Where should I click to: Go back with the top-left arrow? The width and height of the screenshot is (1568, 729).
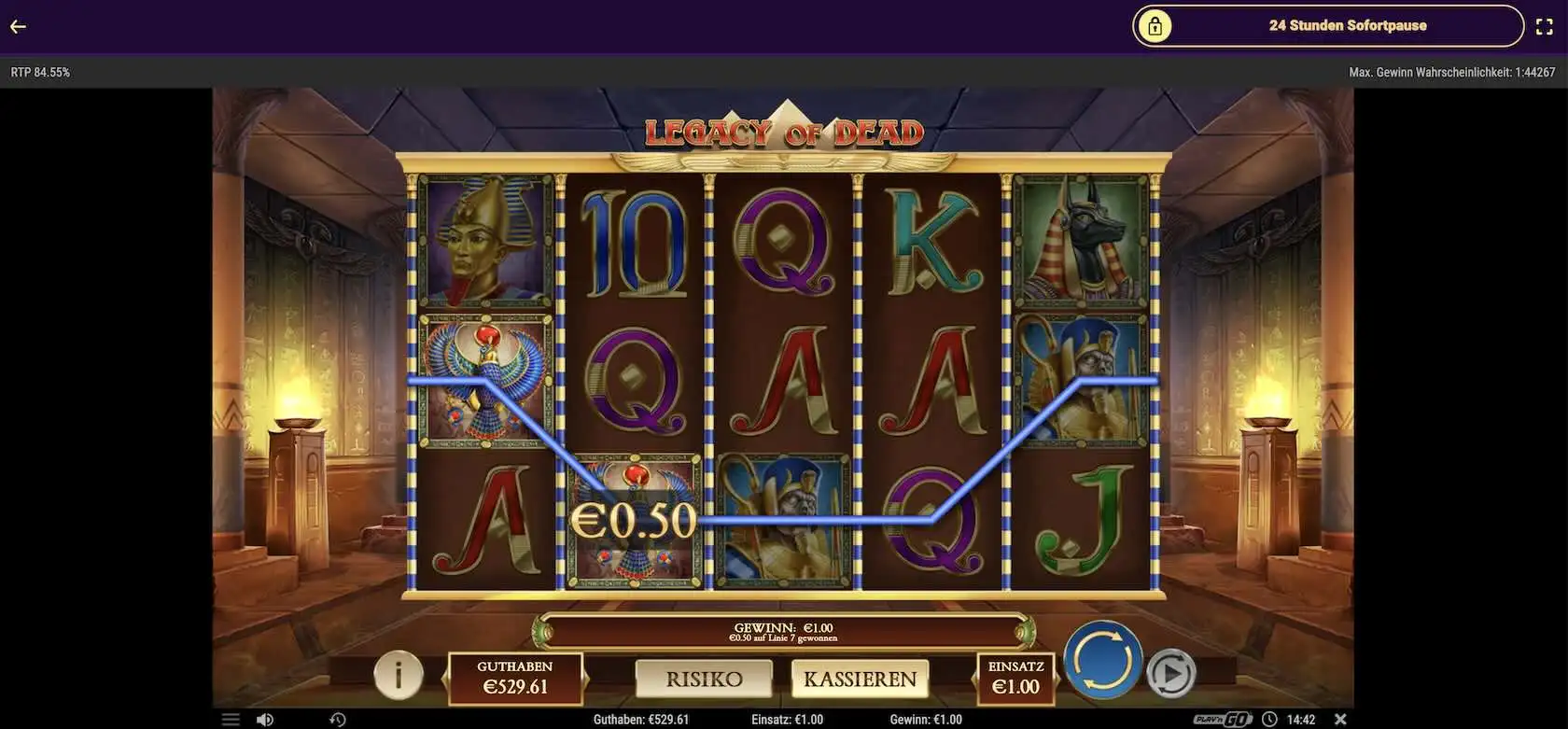click(18, 26)
